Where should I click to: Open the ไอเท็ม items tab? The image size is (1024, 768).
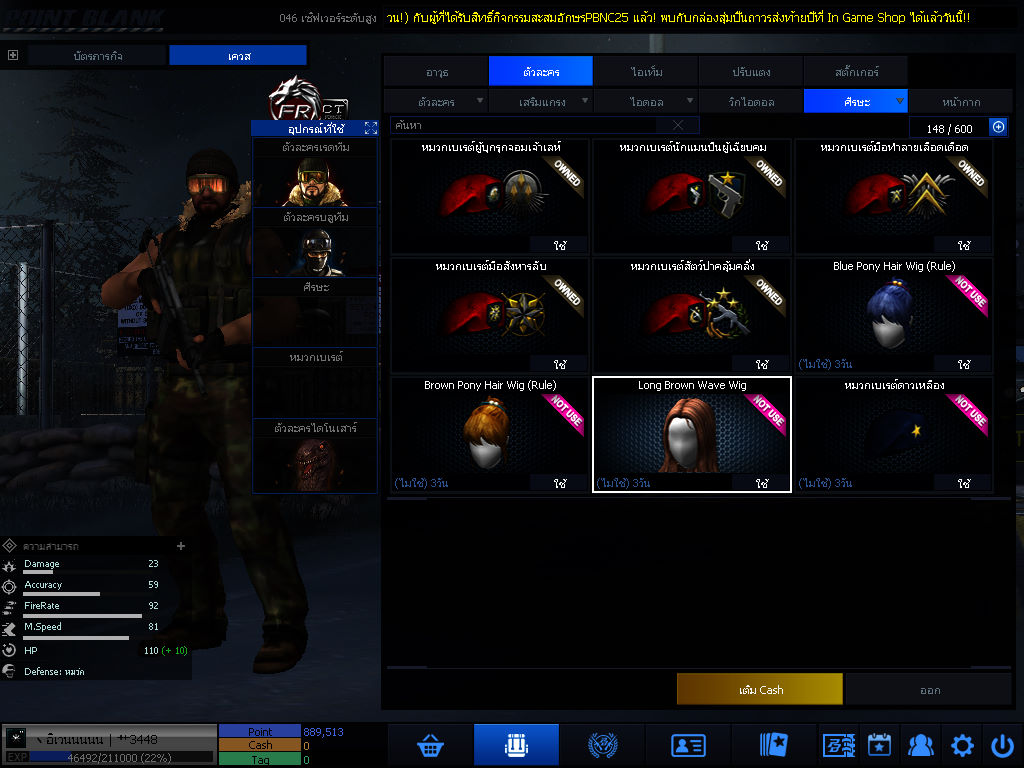(646, 72)
